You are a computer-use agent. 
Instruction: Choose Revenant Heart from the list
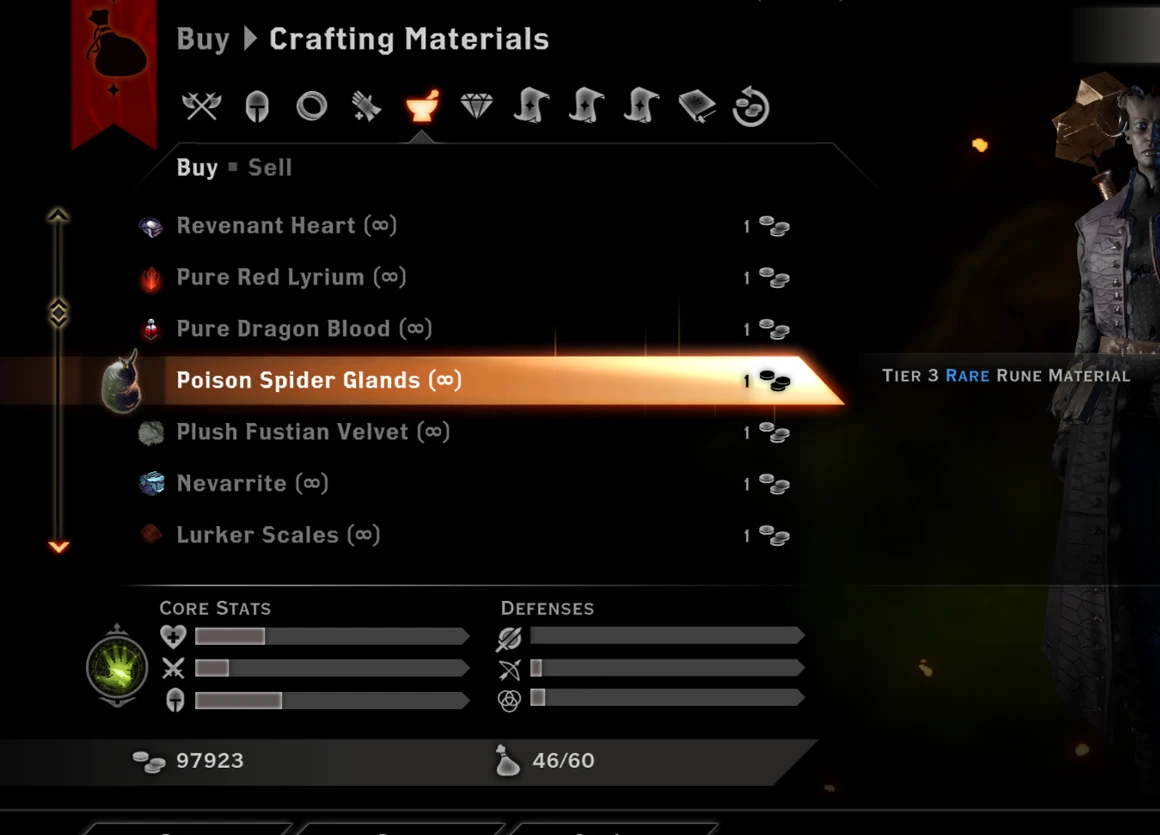coord(286,226)
